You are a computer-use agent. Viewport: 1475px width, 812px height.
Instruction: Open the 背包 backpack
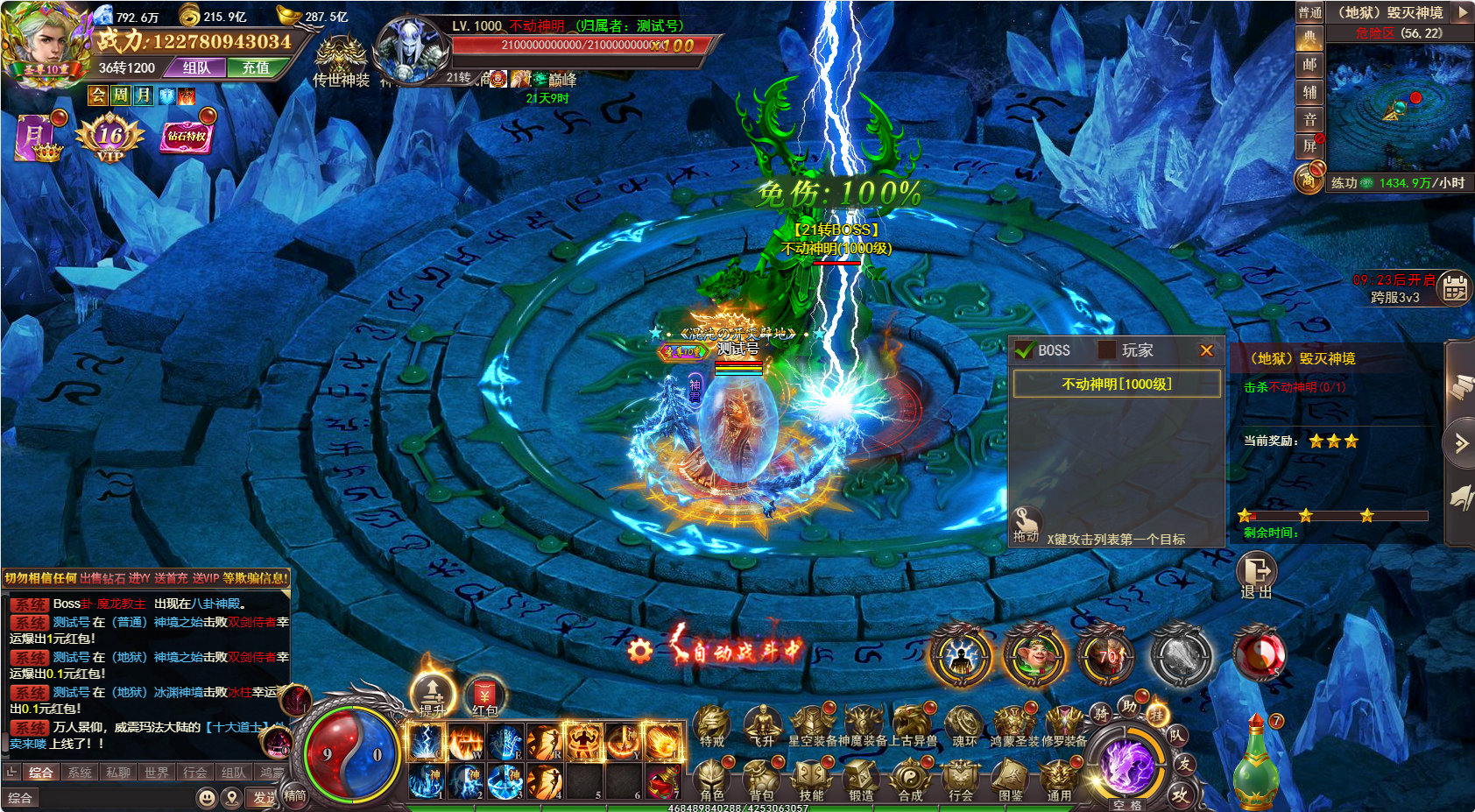pyautogui.click(x=761, y=779)
